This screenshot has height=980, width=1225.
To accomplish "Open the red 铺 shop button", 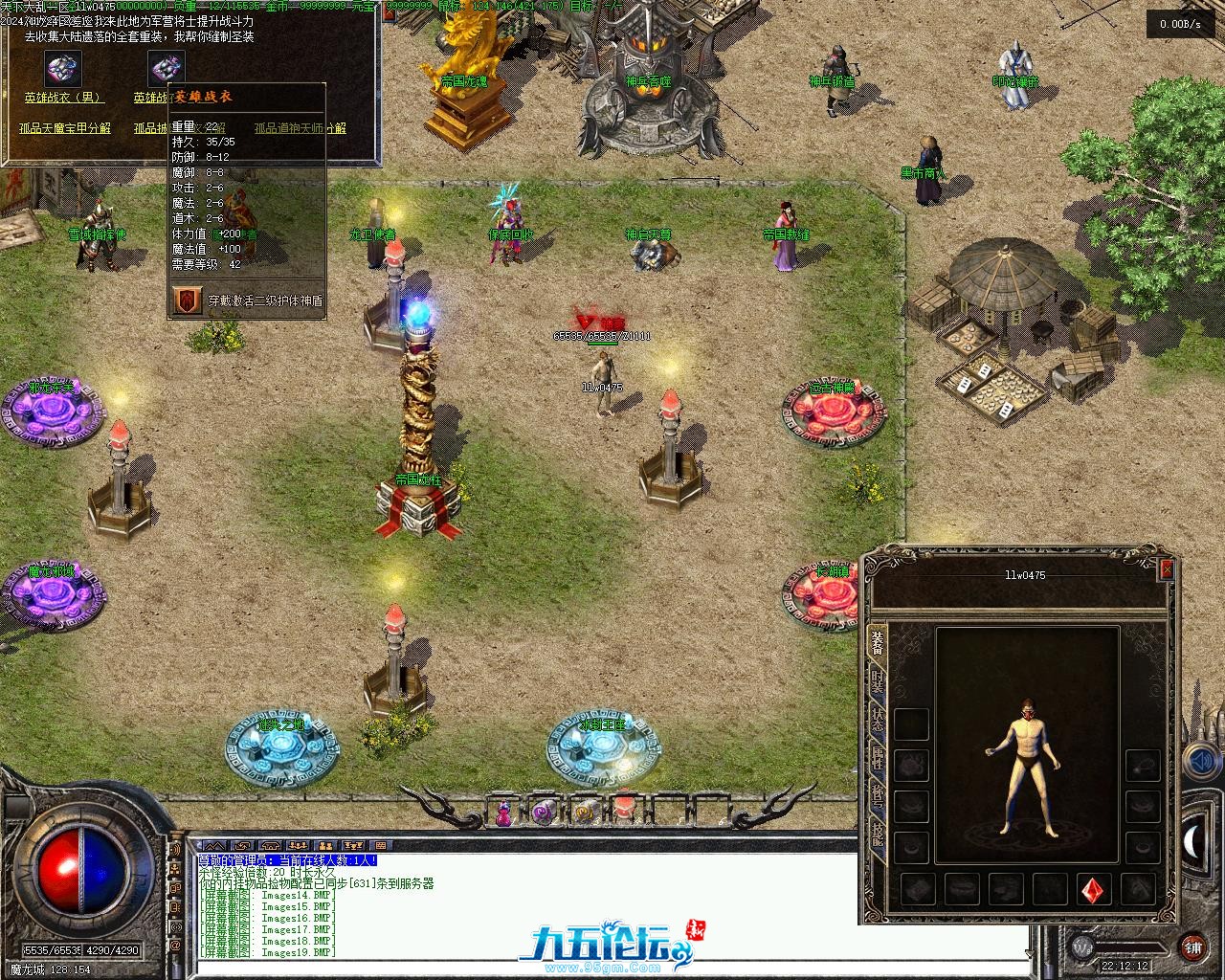I will click(x=1192, y=947).
